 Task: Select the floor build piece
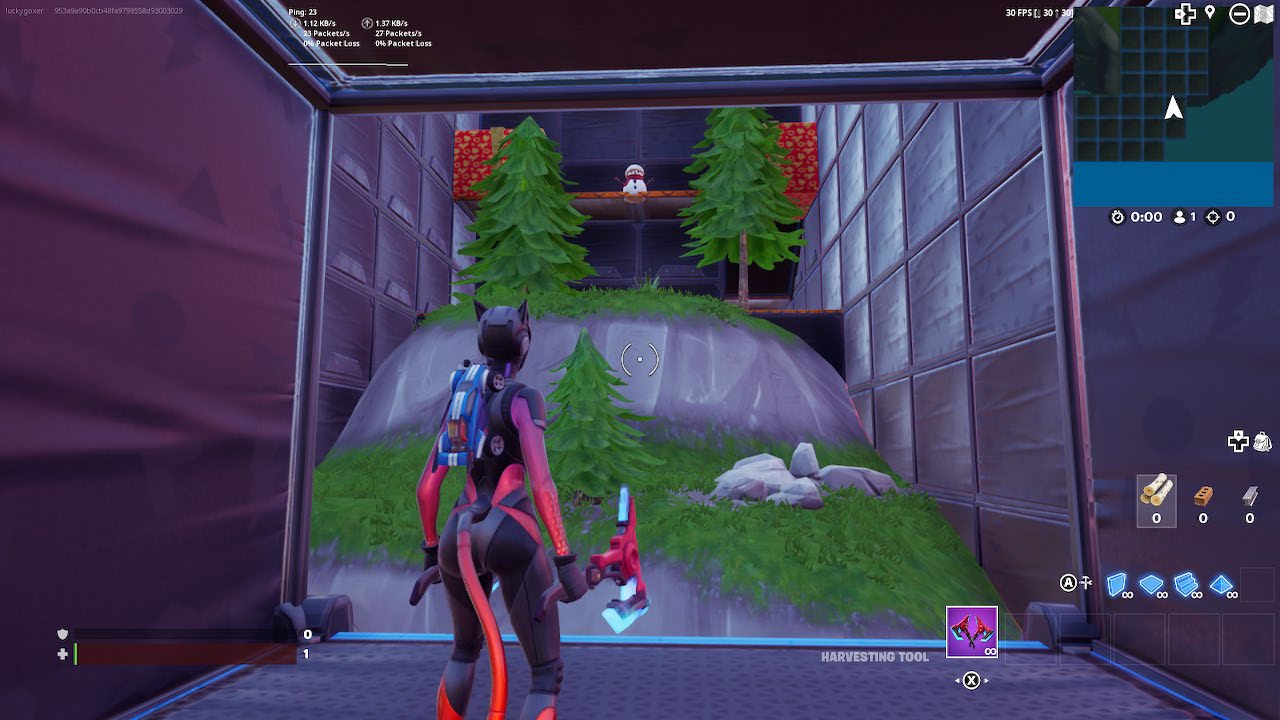tap(1151, 583)
